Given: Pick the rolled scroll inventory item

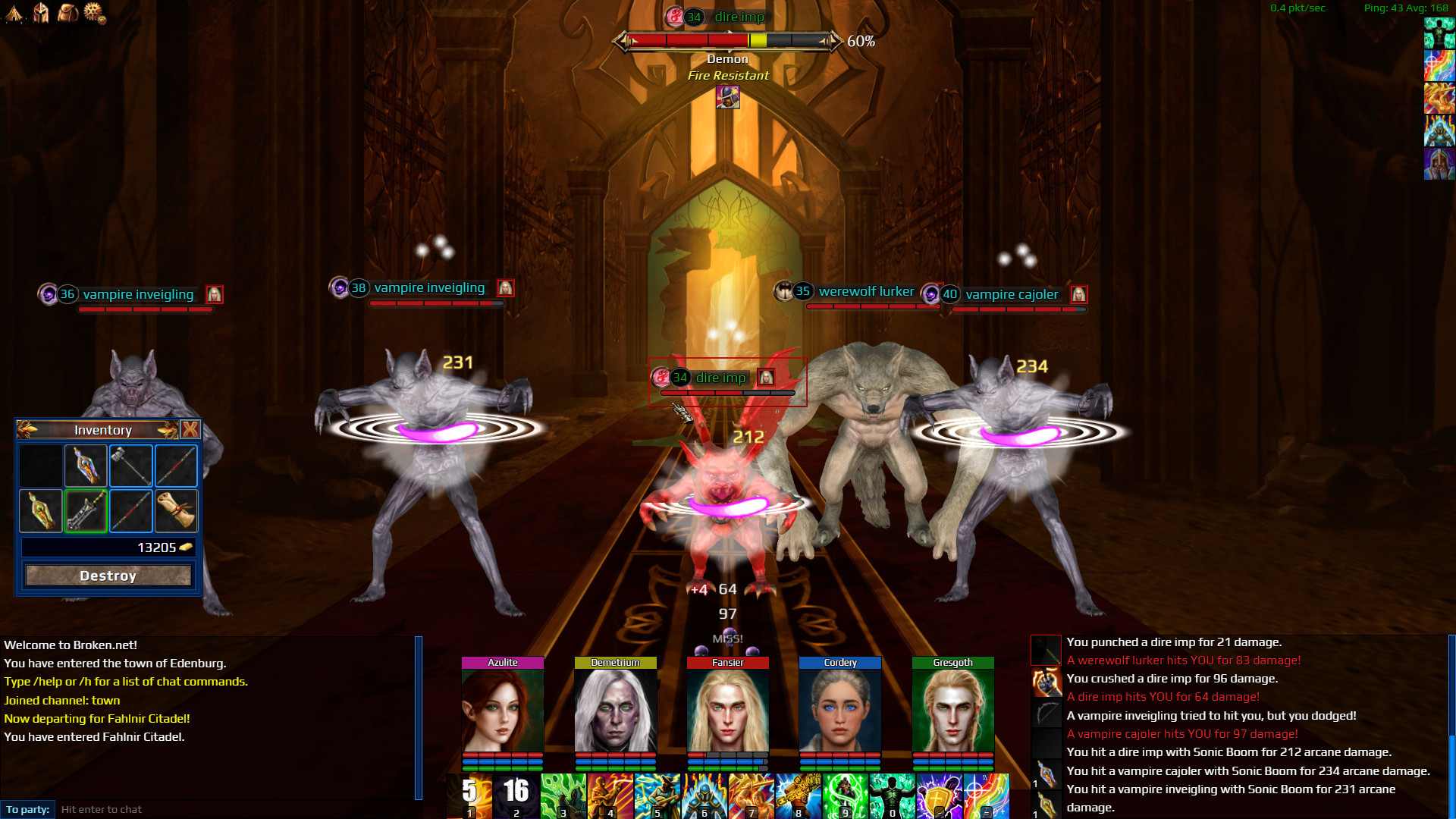Looking at the screenshot, I should [176, 510].
